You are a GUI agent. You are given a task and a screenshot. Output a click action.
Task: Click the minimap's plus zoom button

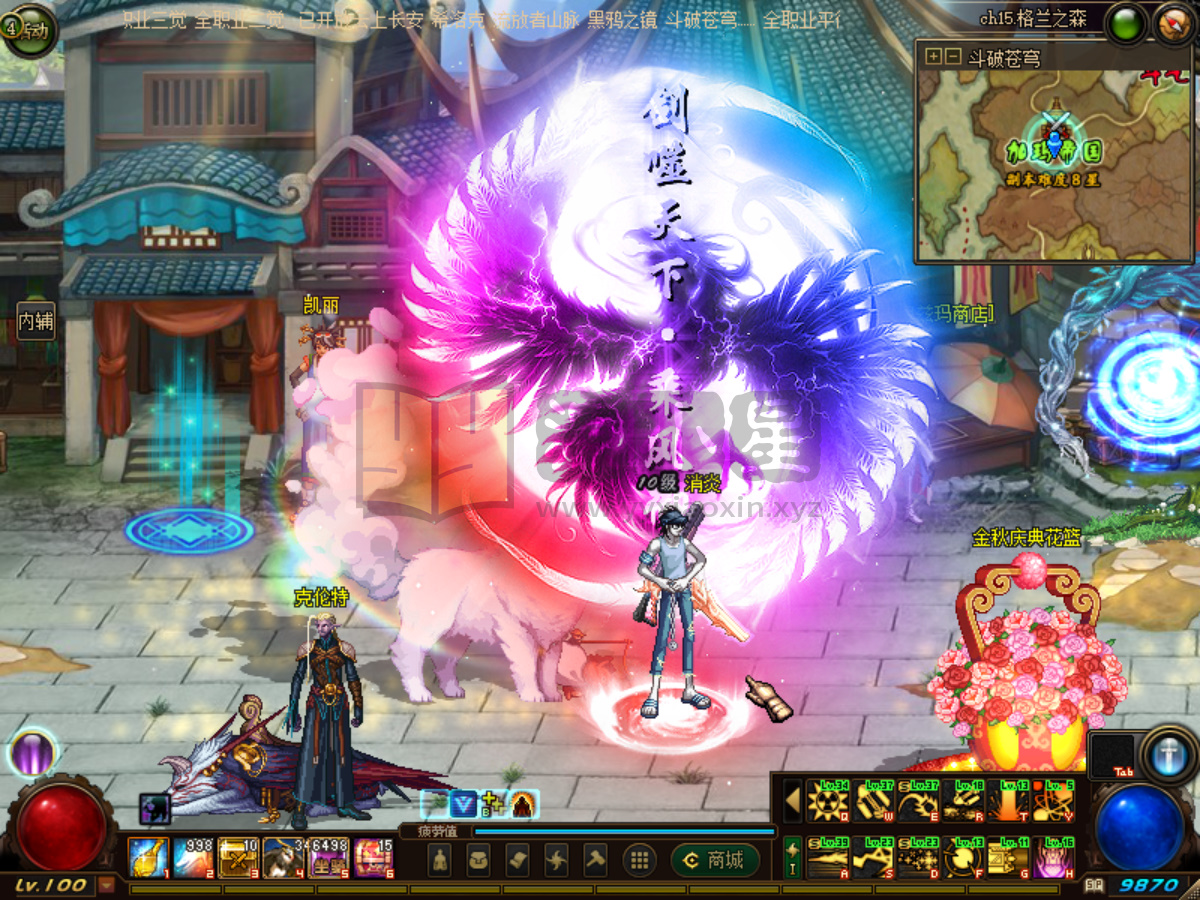pyautogui.click(x=933, y=57)
